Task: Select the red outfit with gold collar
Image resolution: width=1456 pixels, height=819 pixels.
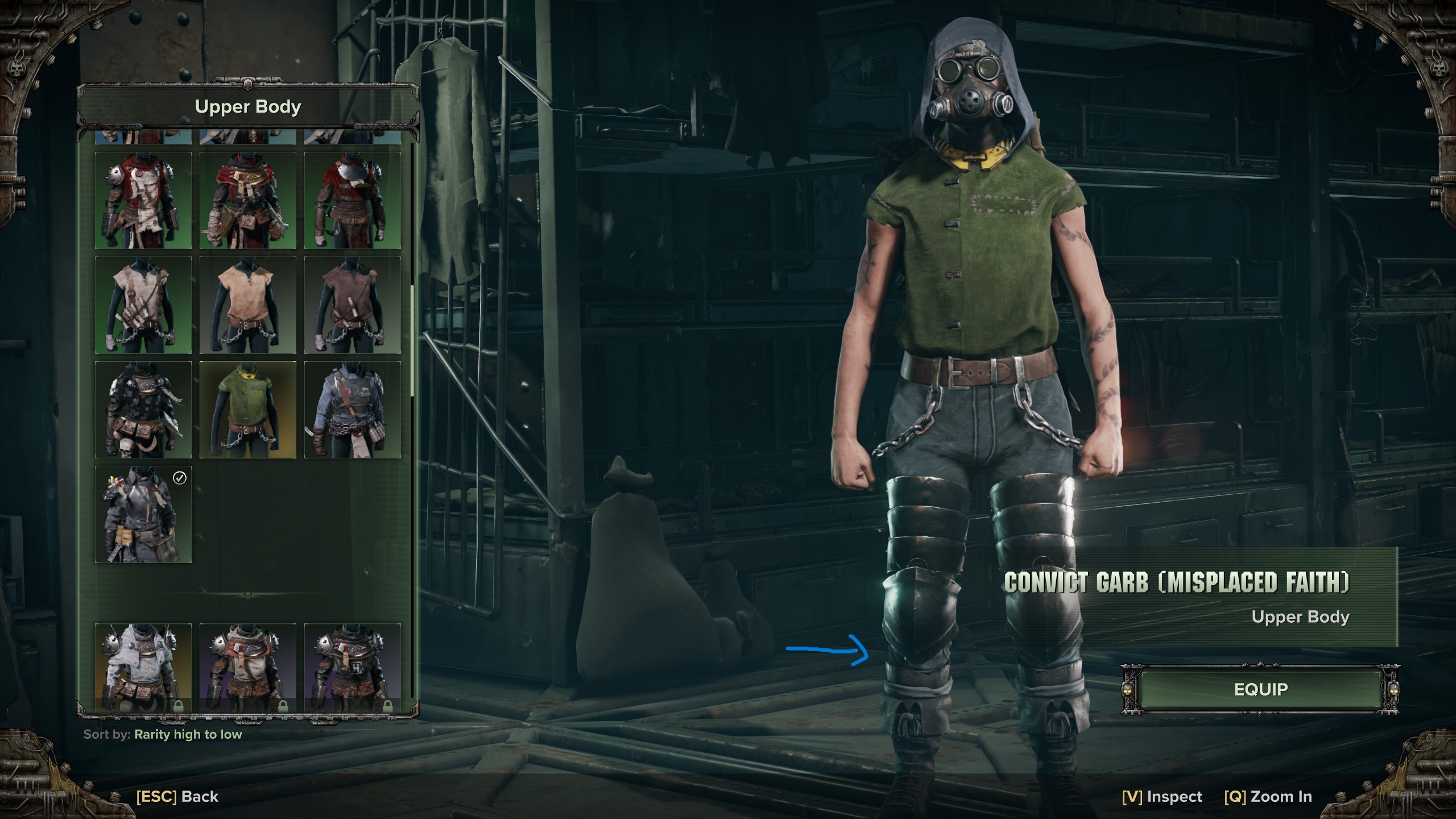Action: (248, 200)
